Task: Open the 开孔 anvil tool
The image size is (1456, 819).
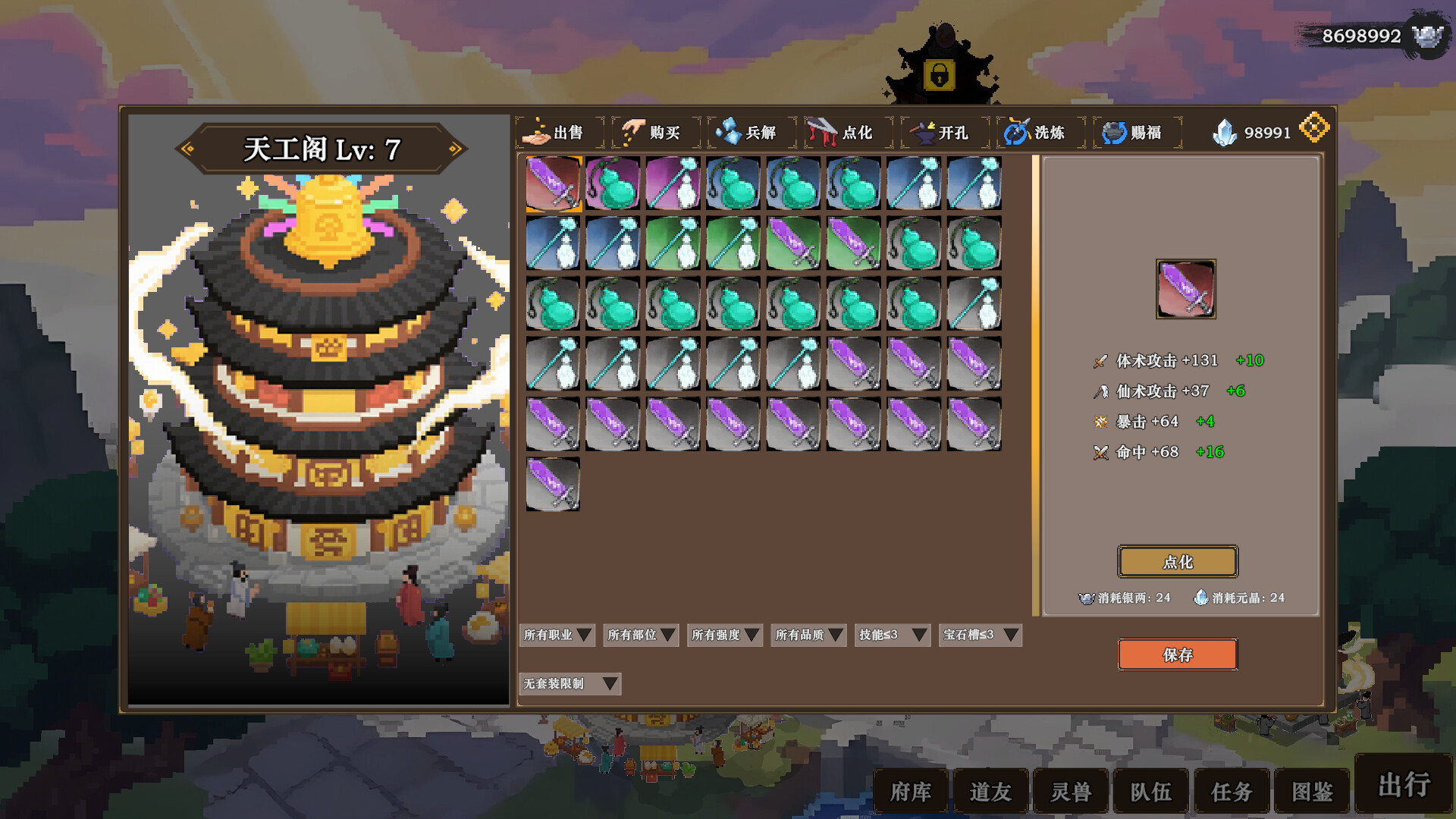Action: point(922,132)
